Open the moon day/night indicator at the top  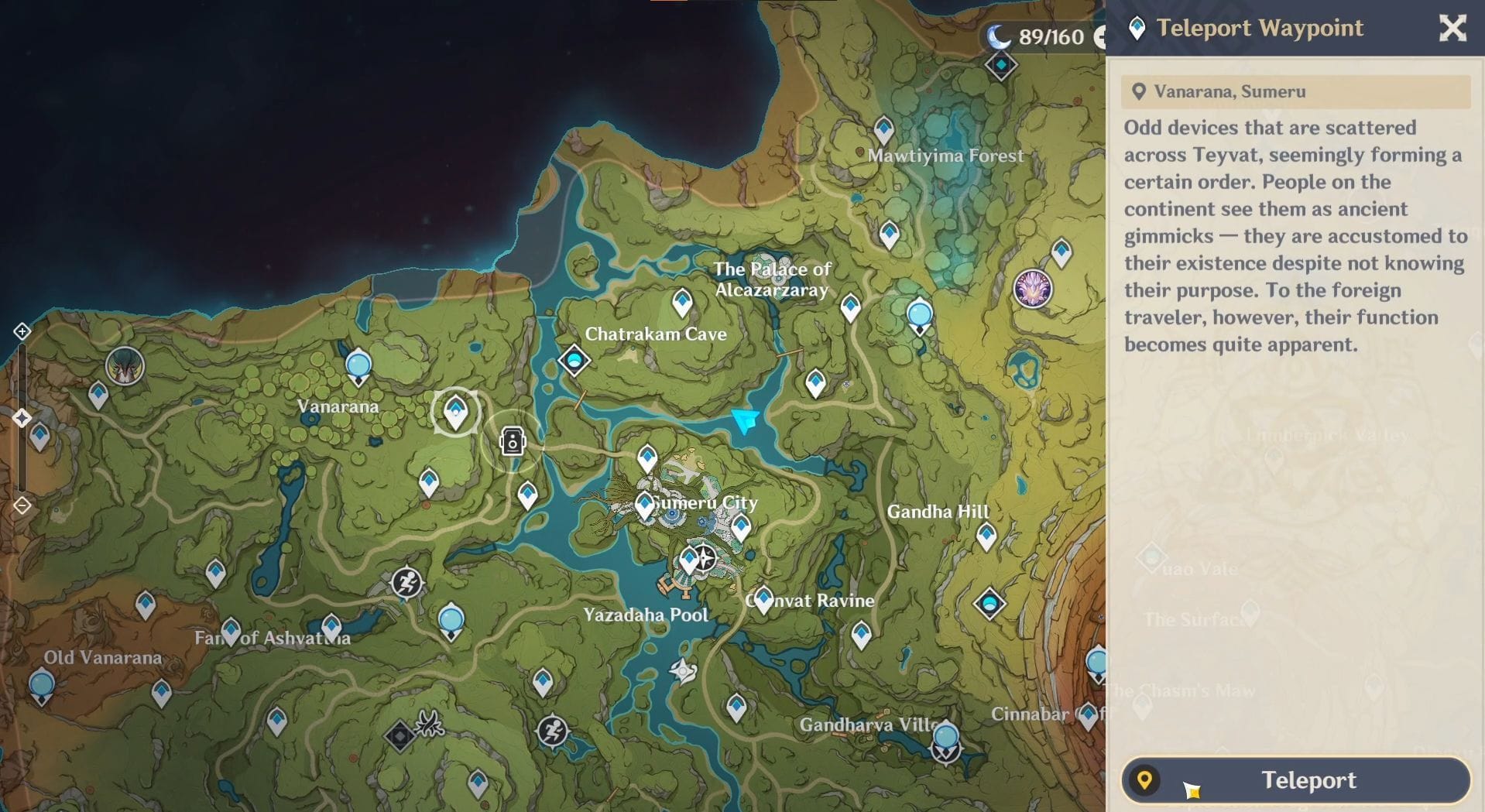(999, 36)
